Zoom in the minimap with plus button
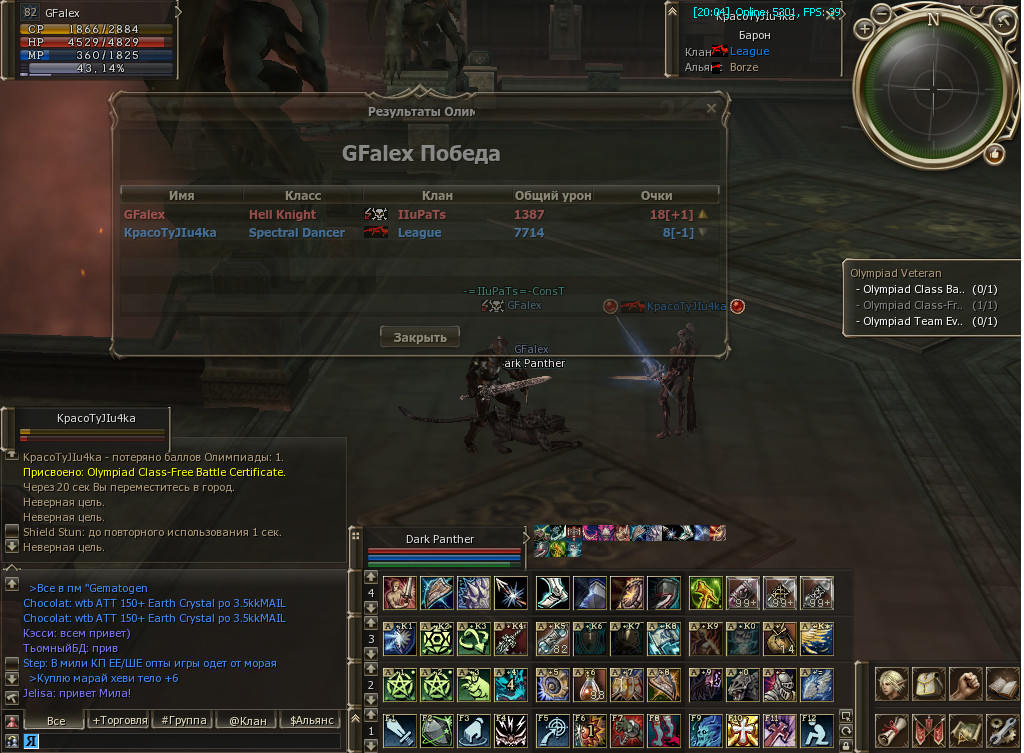 pos(864,28)
